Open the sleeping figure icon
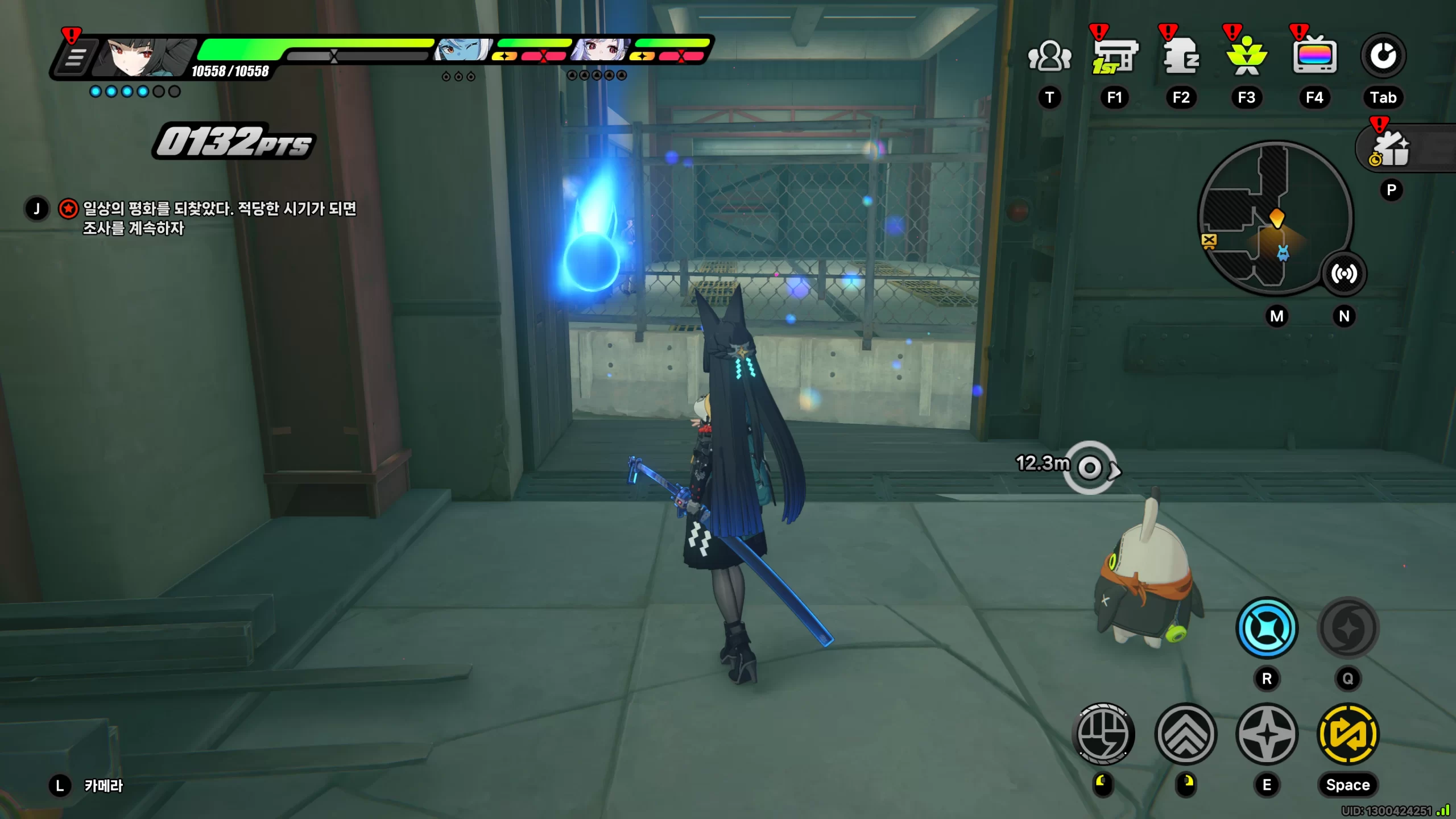This screenshot has width=1456, height=819. click(1181, 57)
